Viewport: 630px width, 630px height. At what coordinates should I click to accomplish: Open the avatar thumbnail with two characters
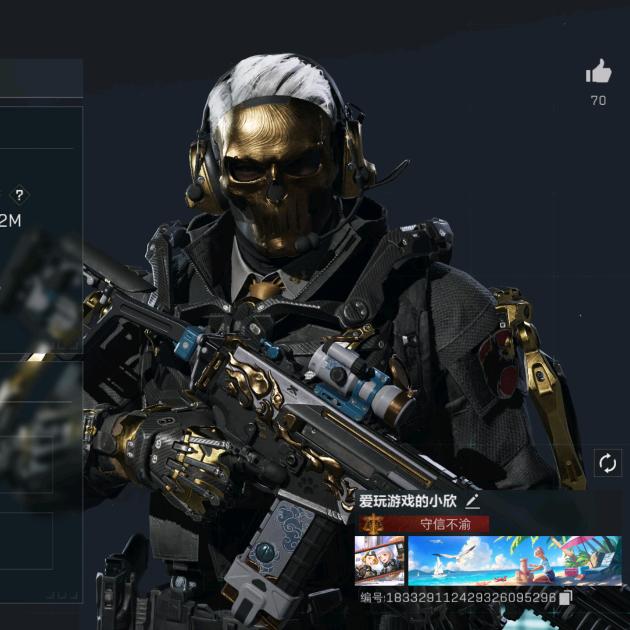pyautogui.click(x=380, y=561)
